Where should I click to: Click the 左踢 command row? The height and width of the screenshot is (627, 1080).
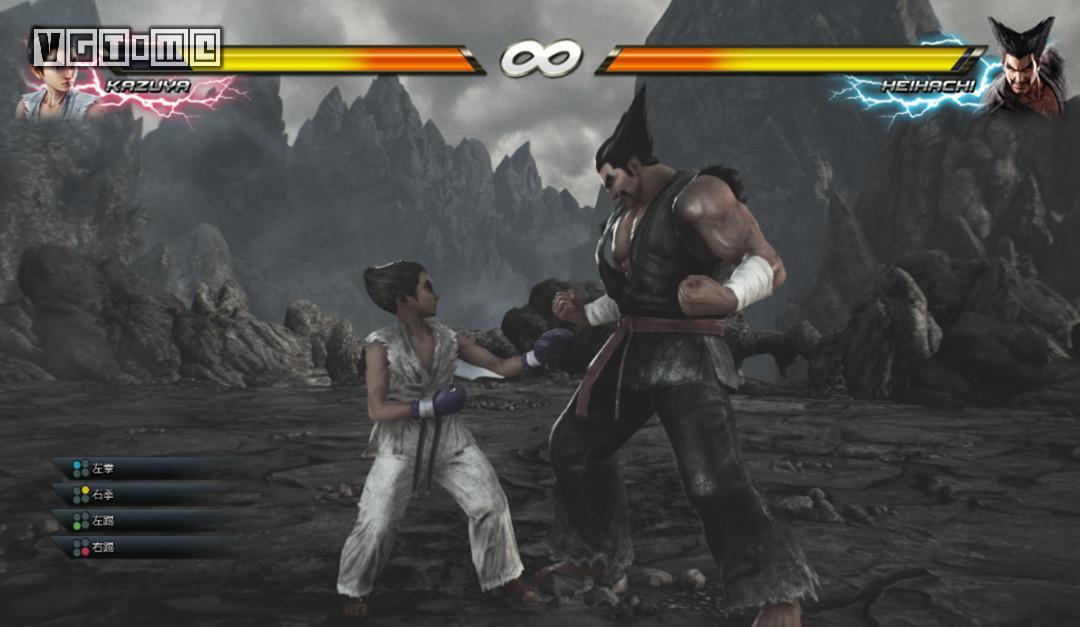click(140, 520)
